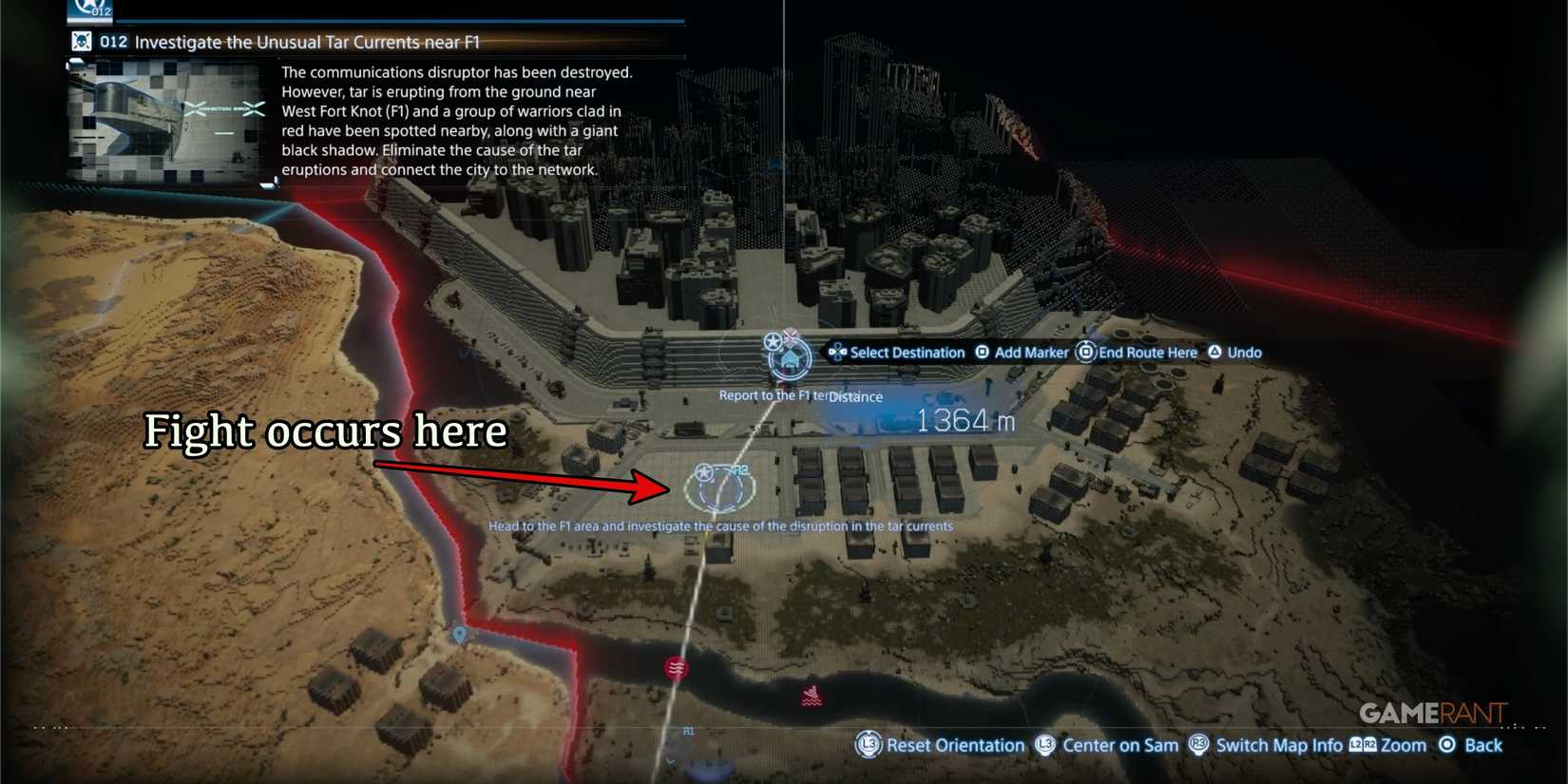Select the blue location pin on the western road
This screenshot has height=784, width=1568.
460,636
